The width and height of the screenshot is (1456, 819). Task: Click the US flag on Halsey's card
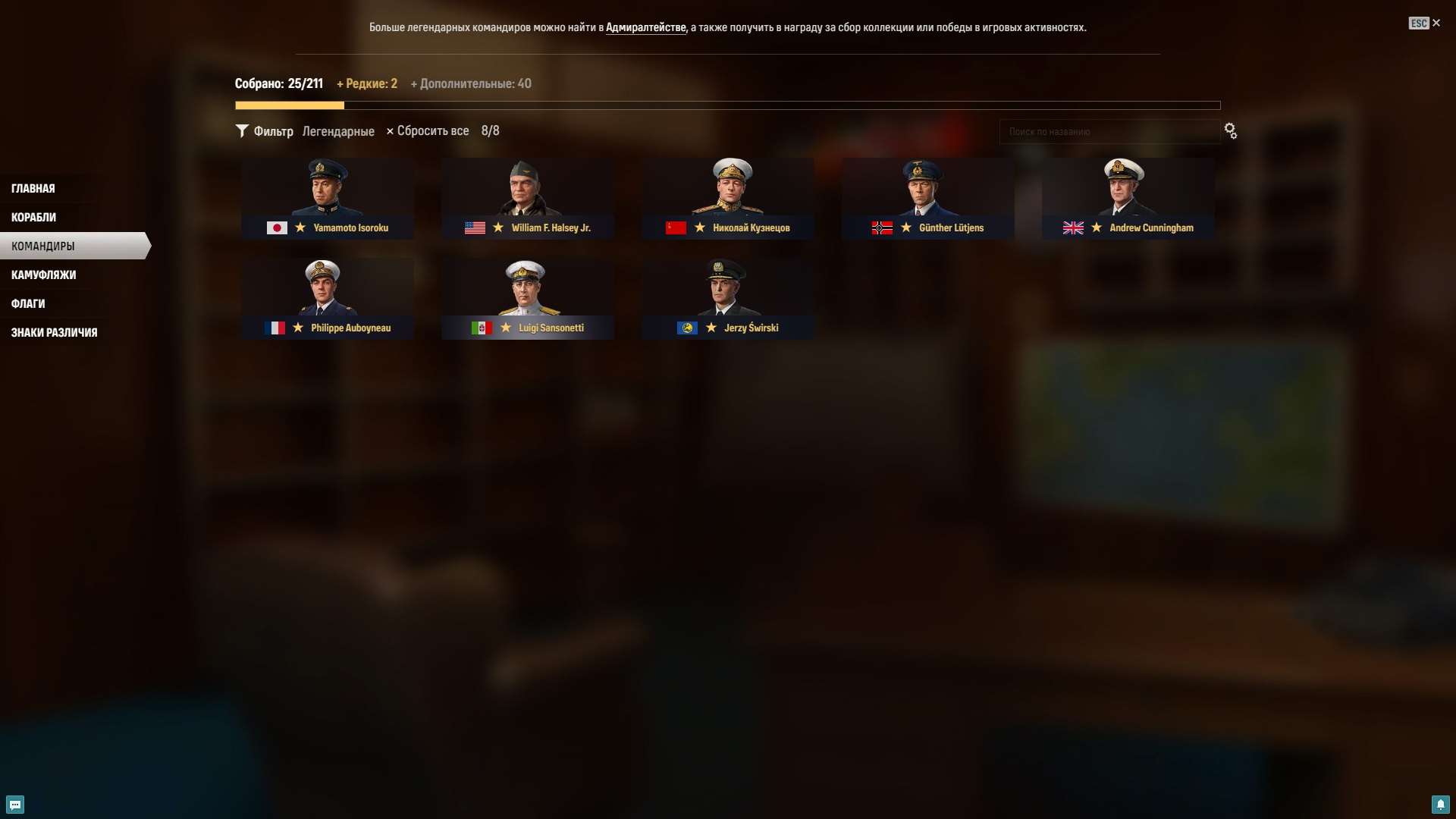(x=475, y=227)
